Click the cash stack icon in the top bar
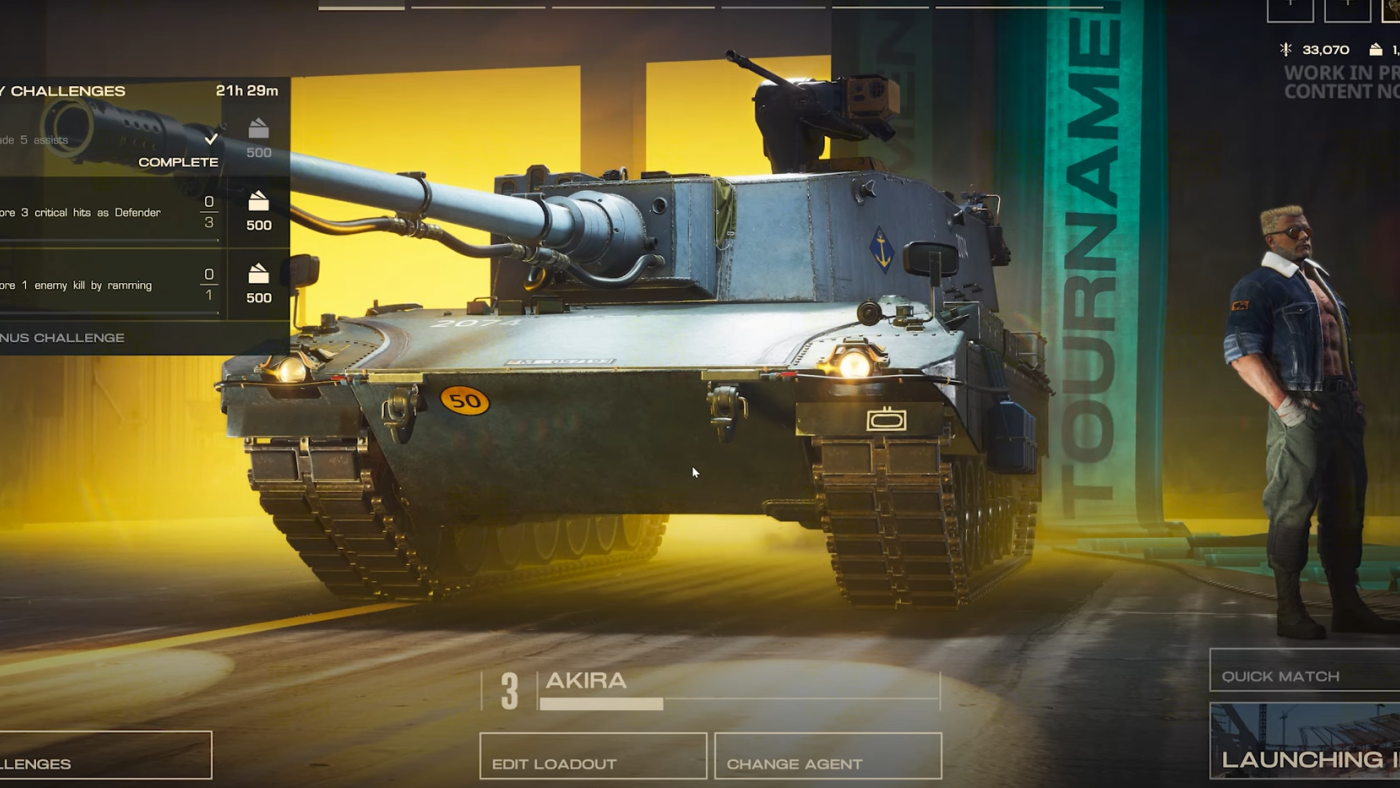This screenshot has width=1400, height=788. coord(1376,49)
